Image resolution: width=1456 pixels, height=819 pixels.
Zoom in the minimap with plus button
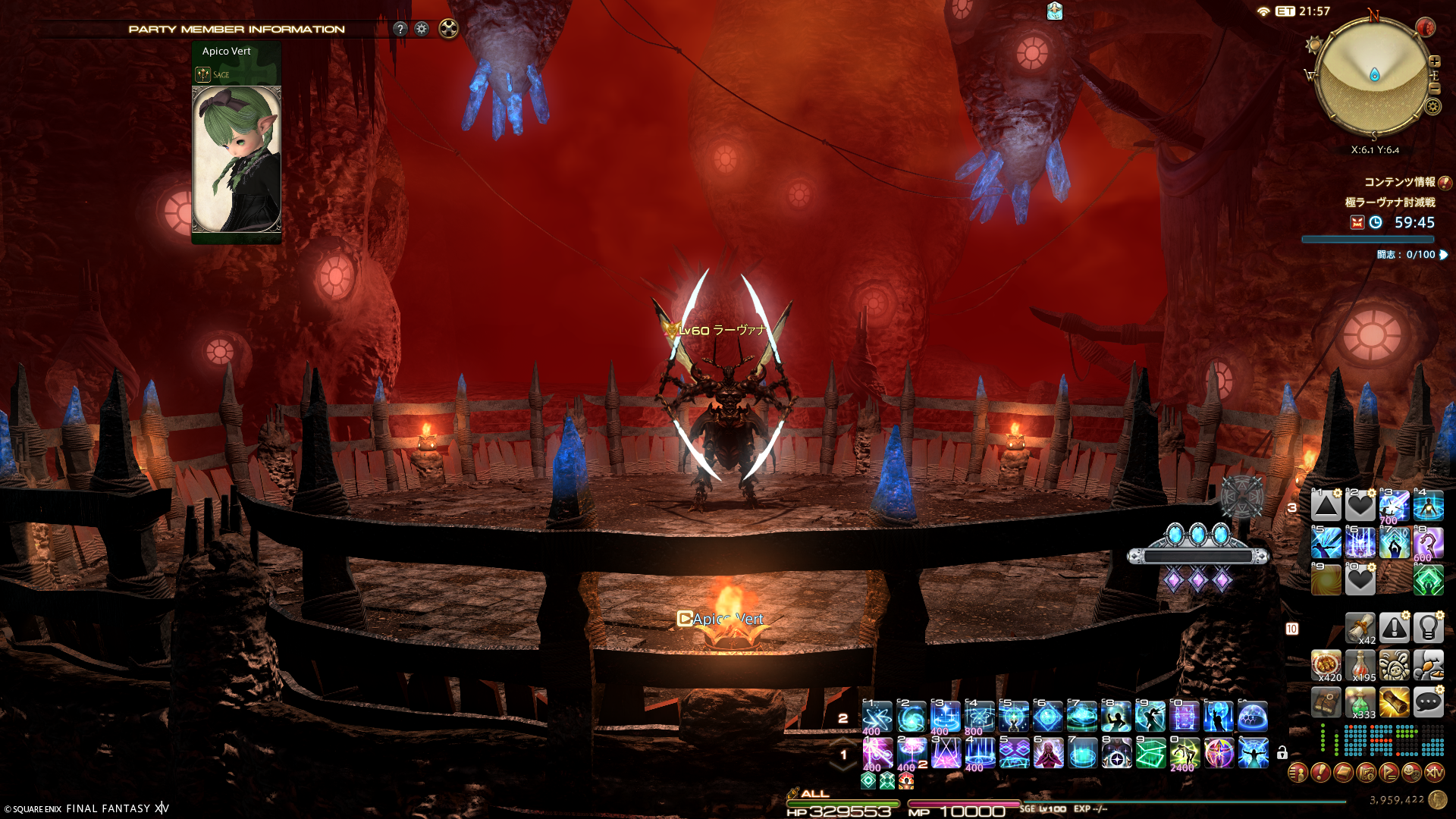(x=1434, y=61)
